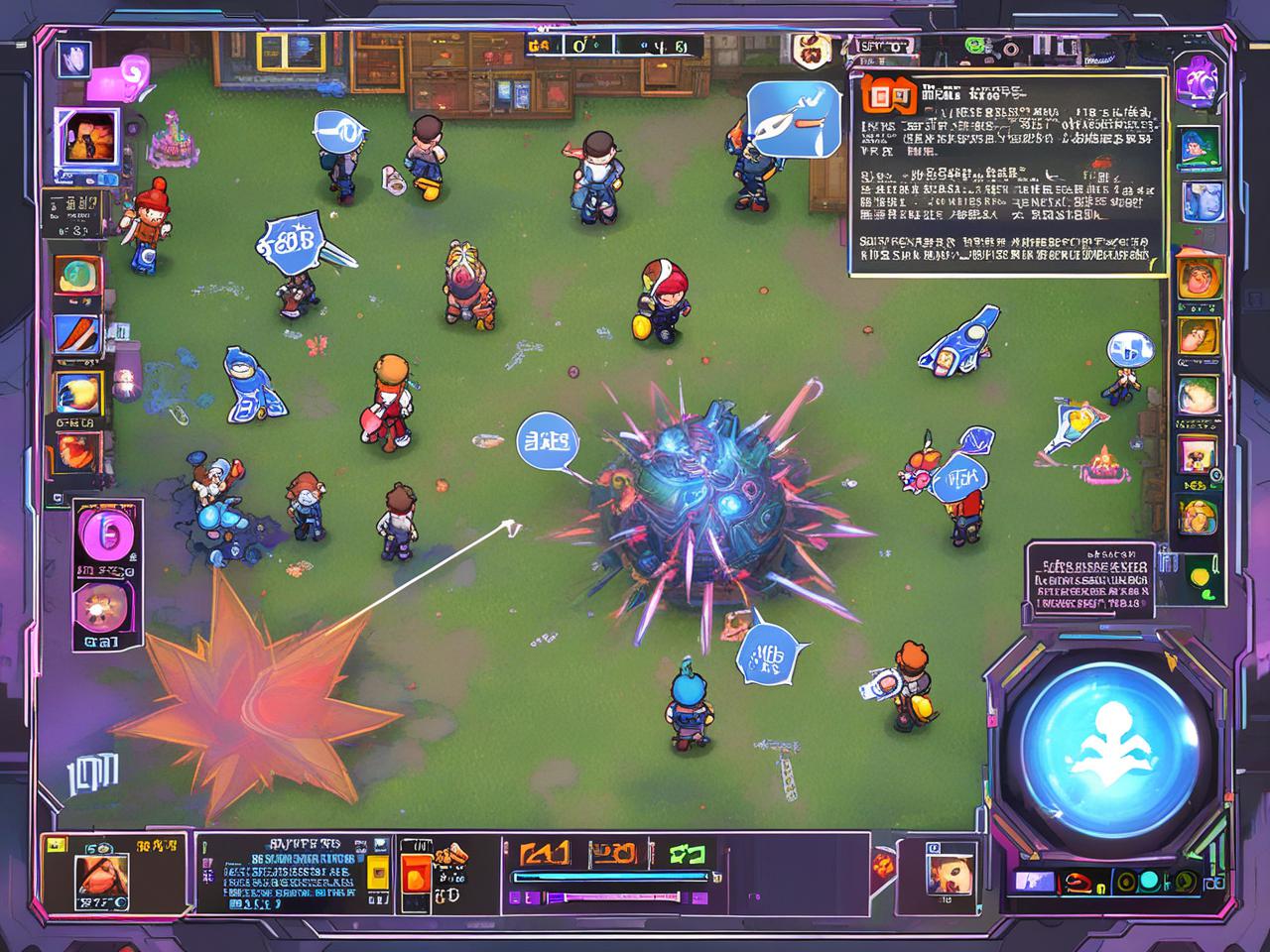
Task: Use the orange blade skill slot
Action: pos(75,333)
